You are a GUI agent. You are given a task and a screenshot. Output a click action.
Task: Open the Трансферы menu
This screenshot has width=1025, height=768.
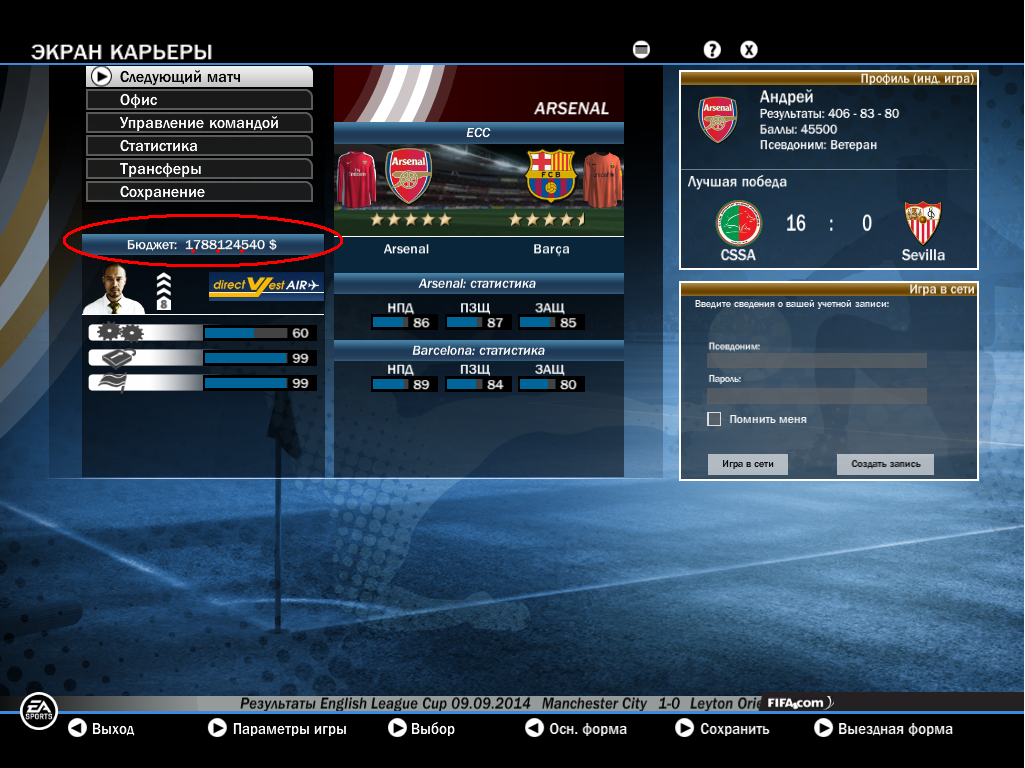point(200,169)
